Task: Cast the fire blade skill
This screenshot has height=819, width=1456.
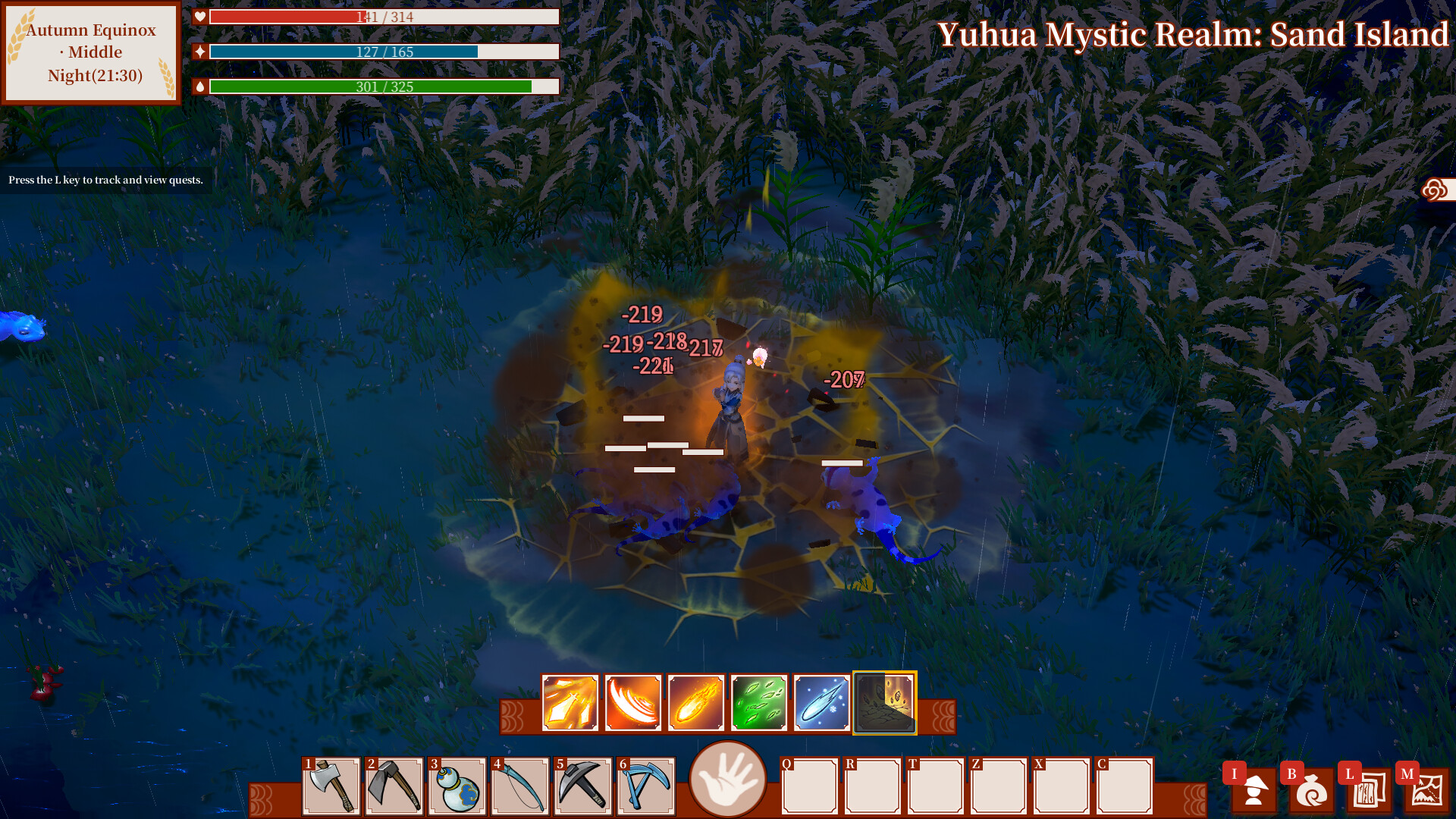Action: tap(570, 702)
